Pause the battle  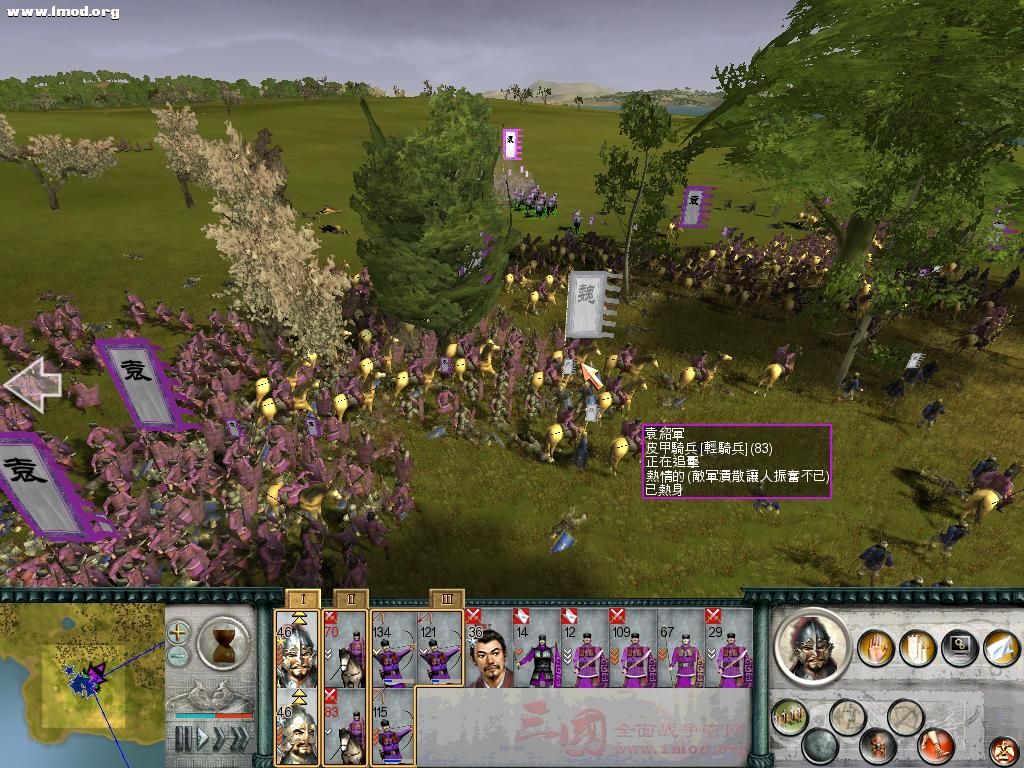(182, 739)
